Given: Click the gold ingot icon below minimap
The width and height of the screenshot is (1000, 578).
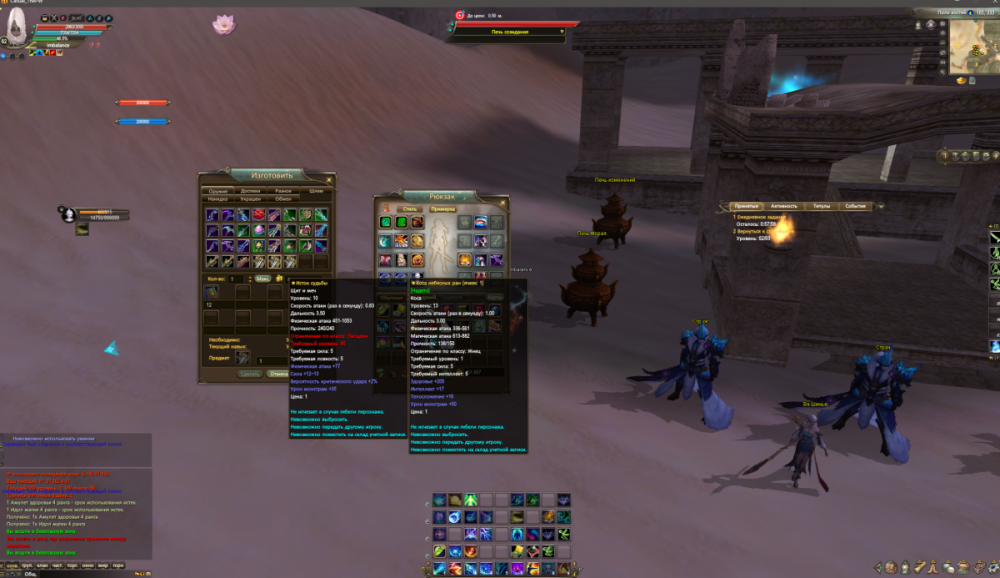Looking at the screenshot, I should (x=961, y=81).
